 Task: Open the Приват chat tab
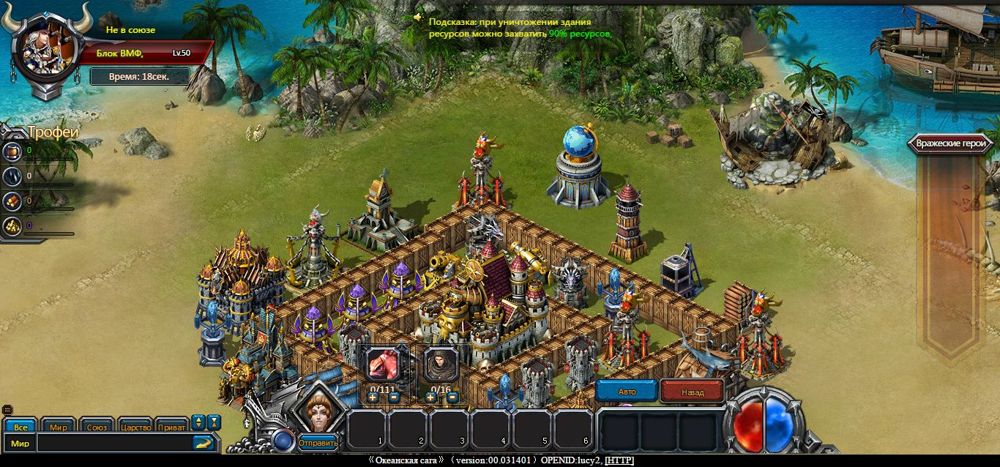point(171,425)
